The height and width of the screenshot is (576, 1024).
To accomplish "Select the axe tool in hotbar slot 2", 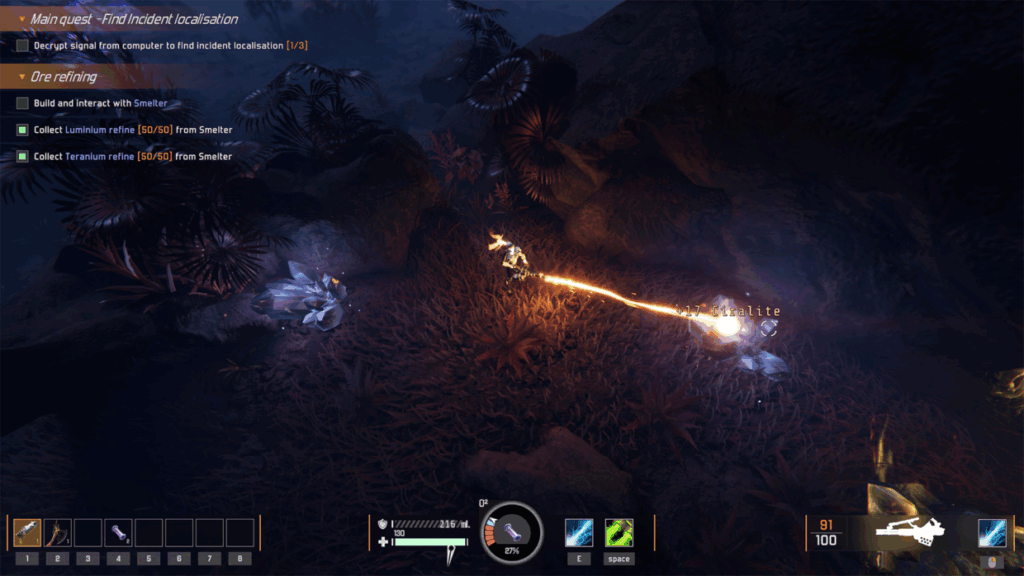I will coord(58,532).
